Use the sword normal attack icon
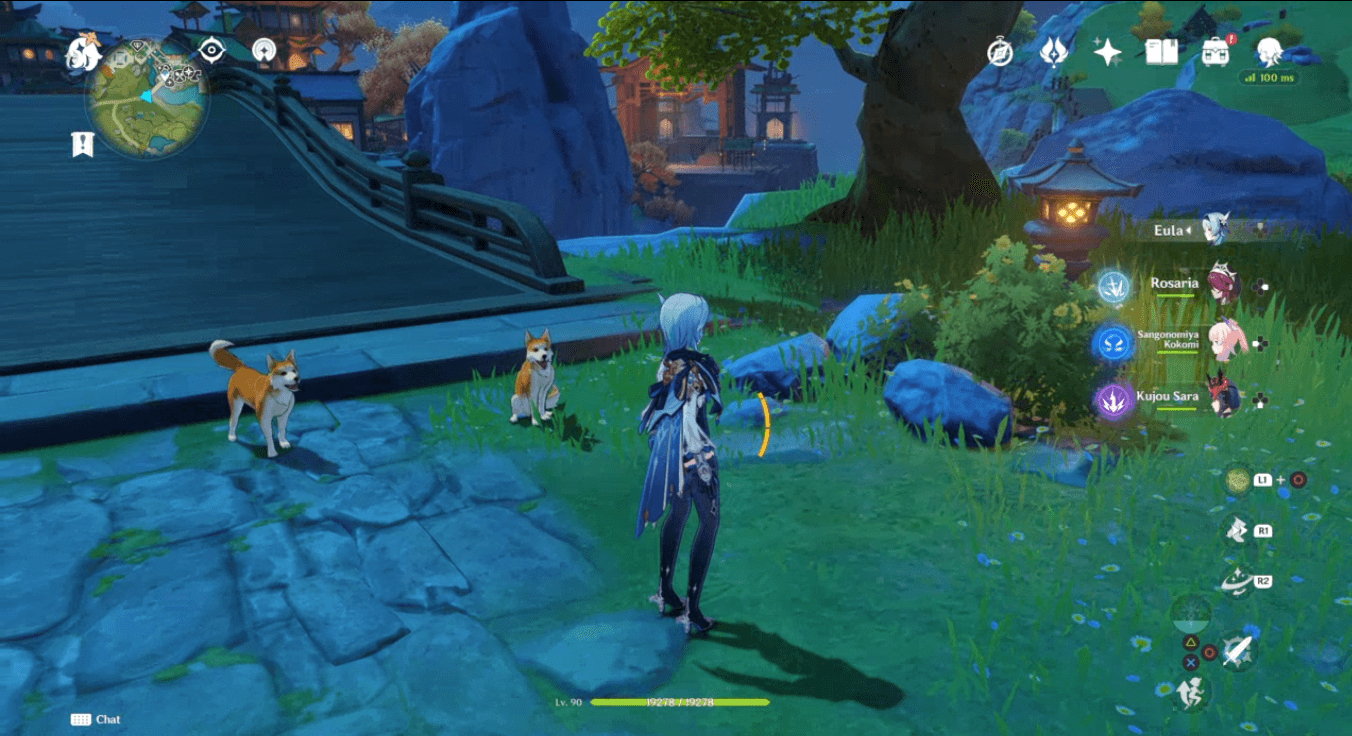 [x=1237, y=651]
